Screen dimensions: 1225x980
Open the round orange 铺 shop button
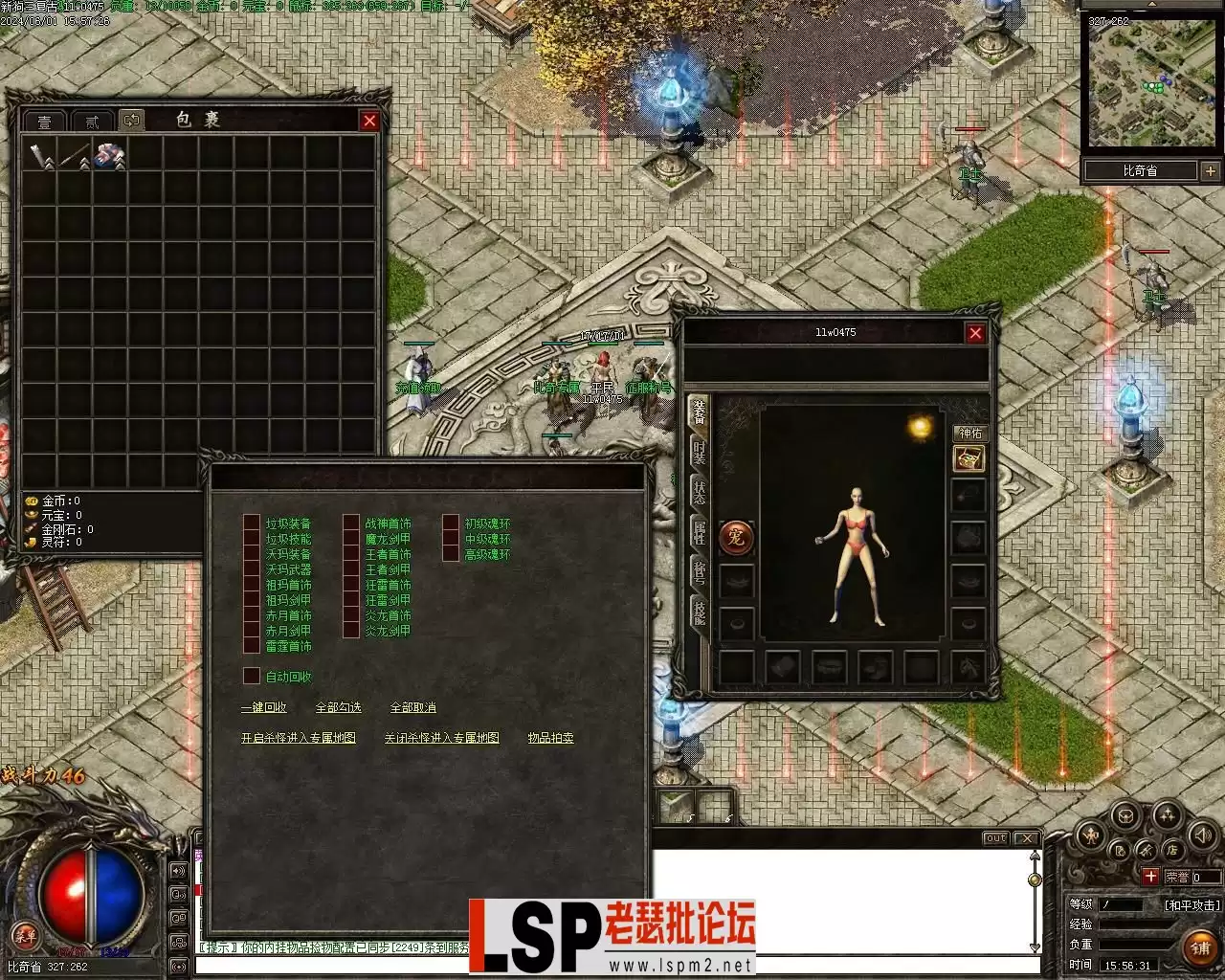(1200, 947)
